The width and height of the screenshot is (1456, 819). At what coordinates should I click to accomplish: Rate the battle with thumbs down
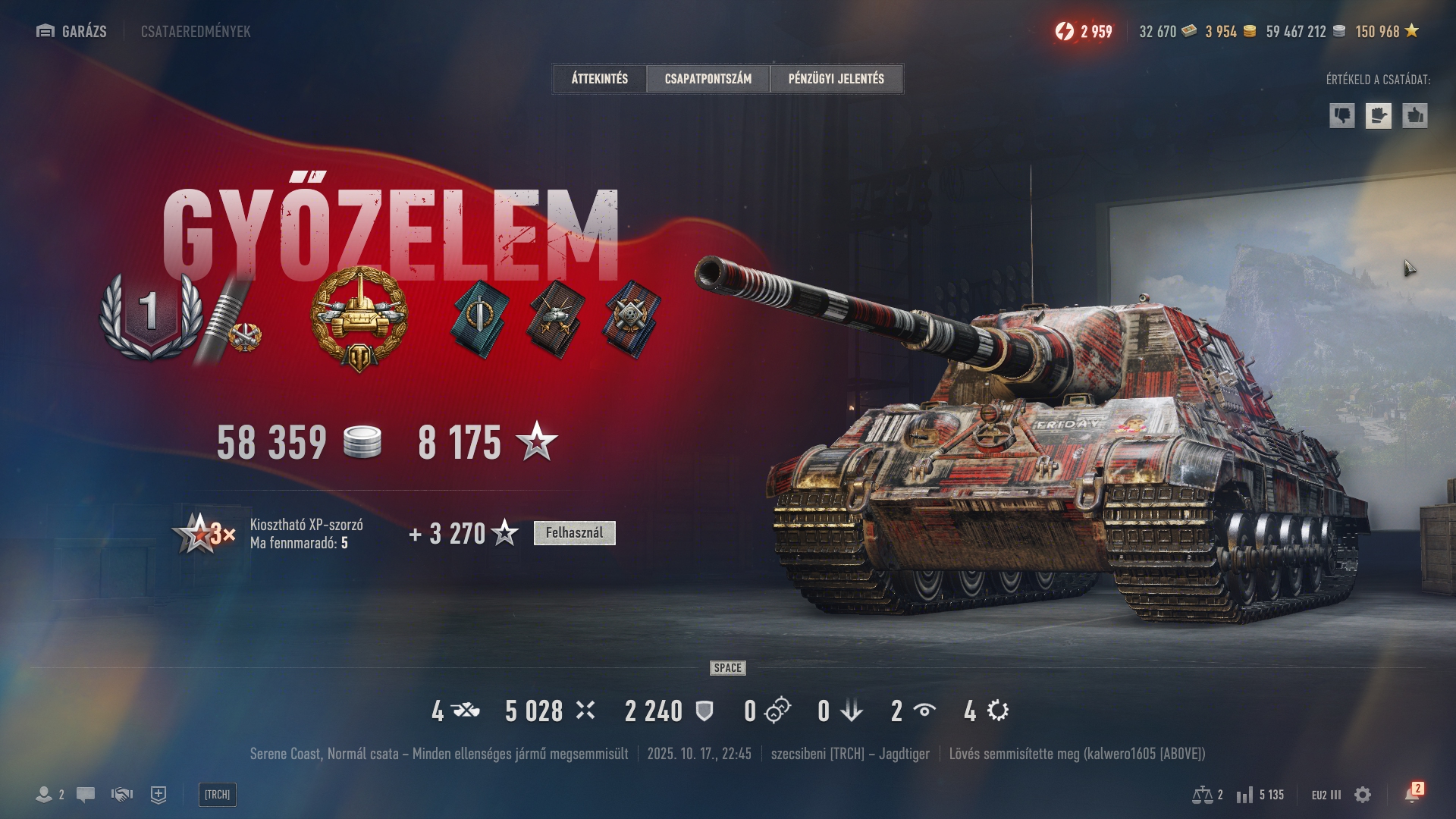[1341, 116]
